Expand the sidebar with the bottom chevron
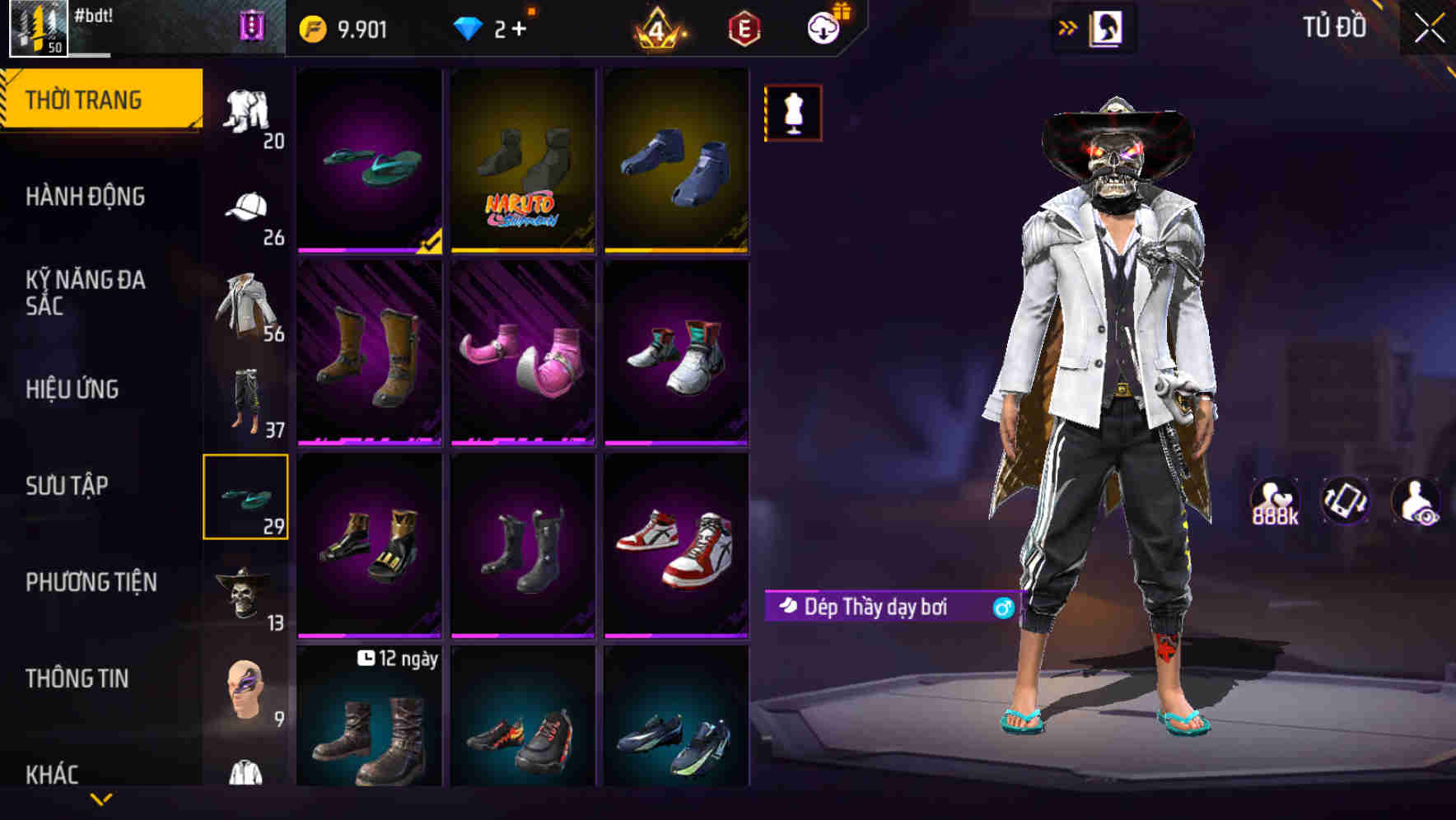This screenshot has width=1456, height=820. pos(100,798)
